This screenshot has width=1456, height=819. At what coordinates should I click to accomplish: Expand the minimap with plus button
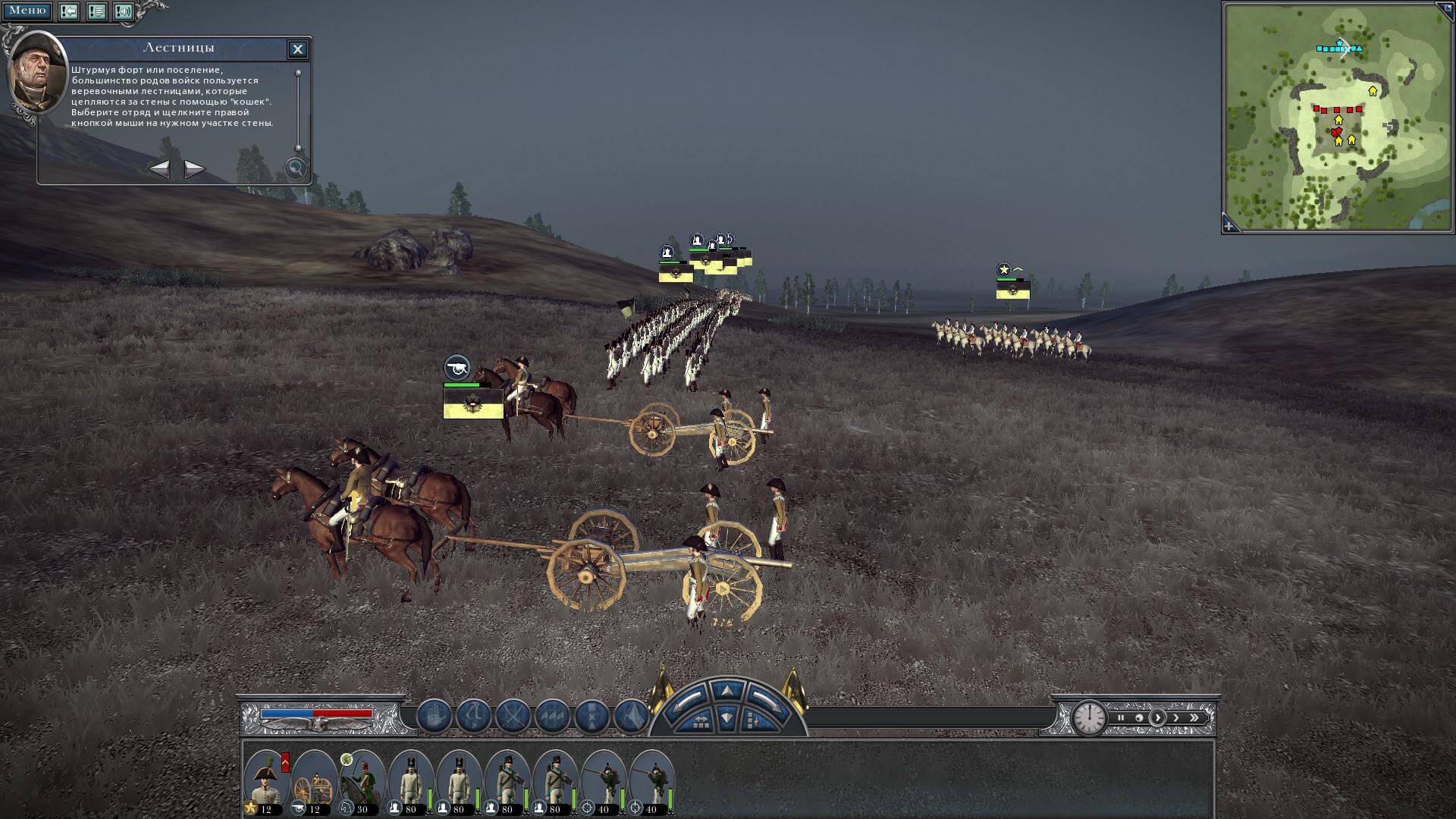tap(1229, 226)
